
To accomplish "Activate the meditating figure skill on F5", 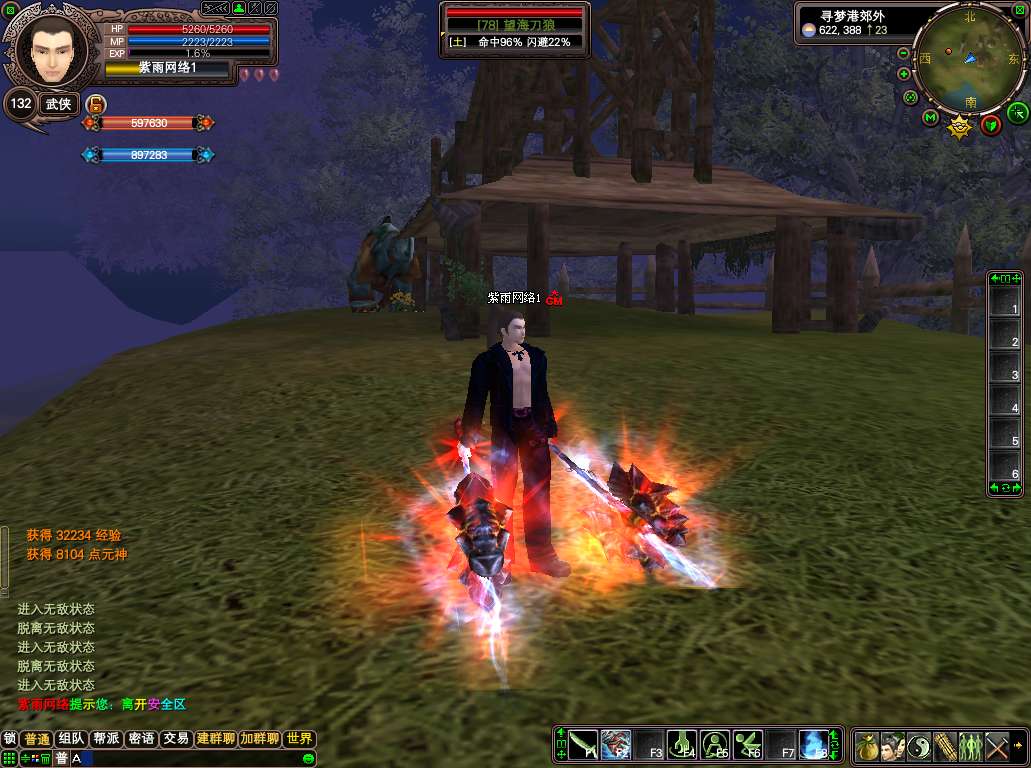I will tap(714, 745).
